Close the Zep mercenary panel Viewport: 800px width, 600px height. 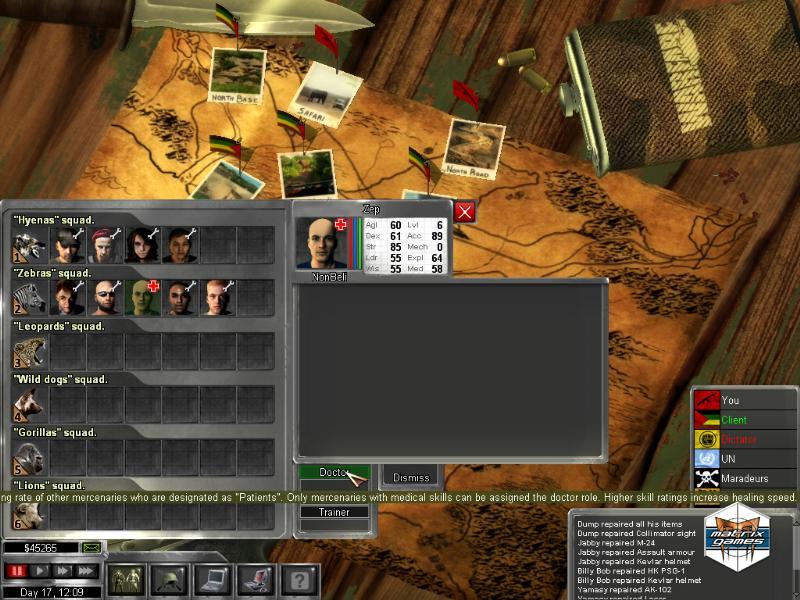[464, 211]
